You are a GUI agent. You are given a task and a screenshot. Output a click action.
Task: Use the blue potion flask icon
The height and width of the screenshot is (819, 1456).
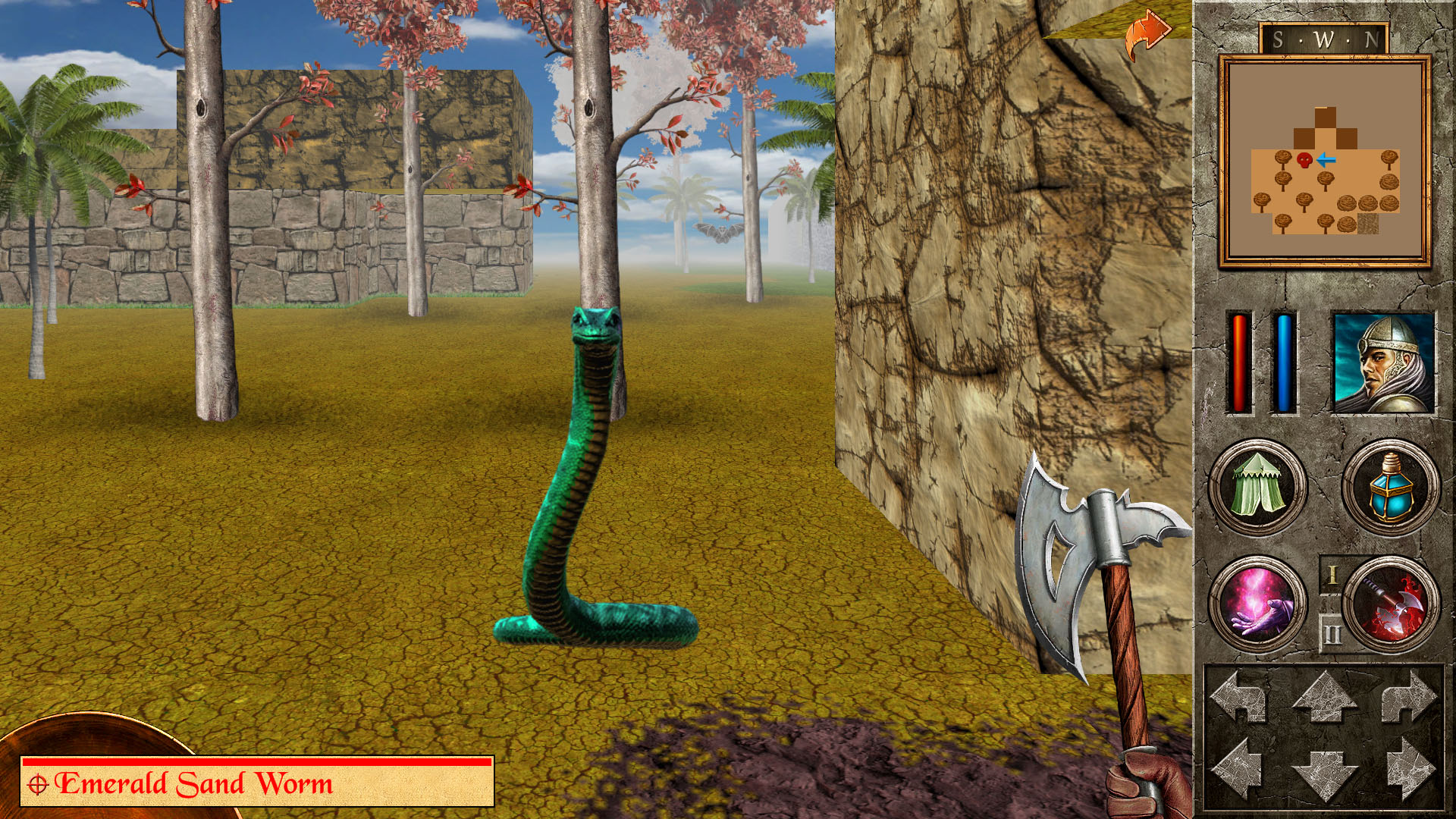1390,487
